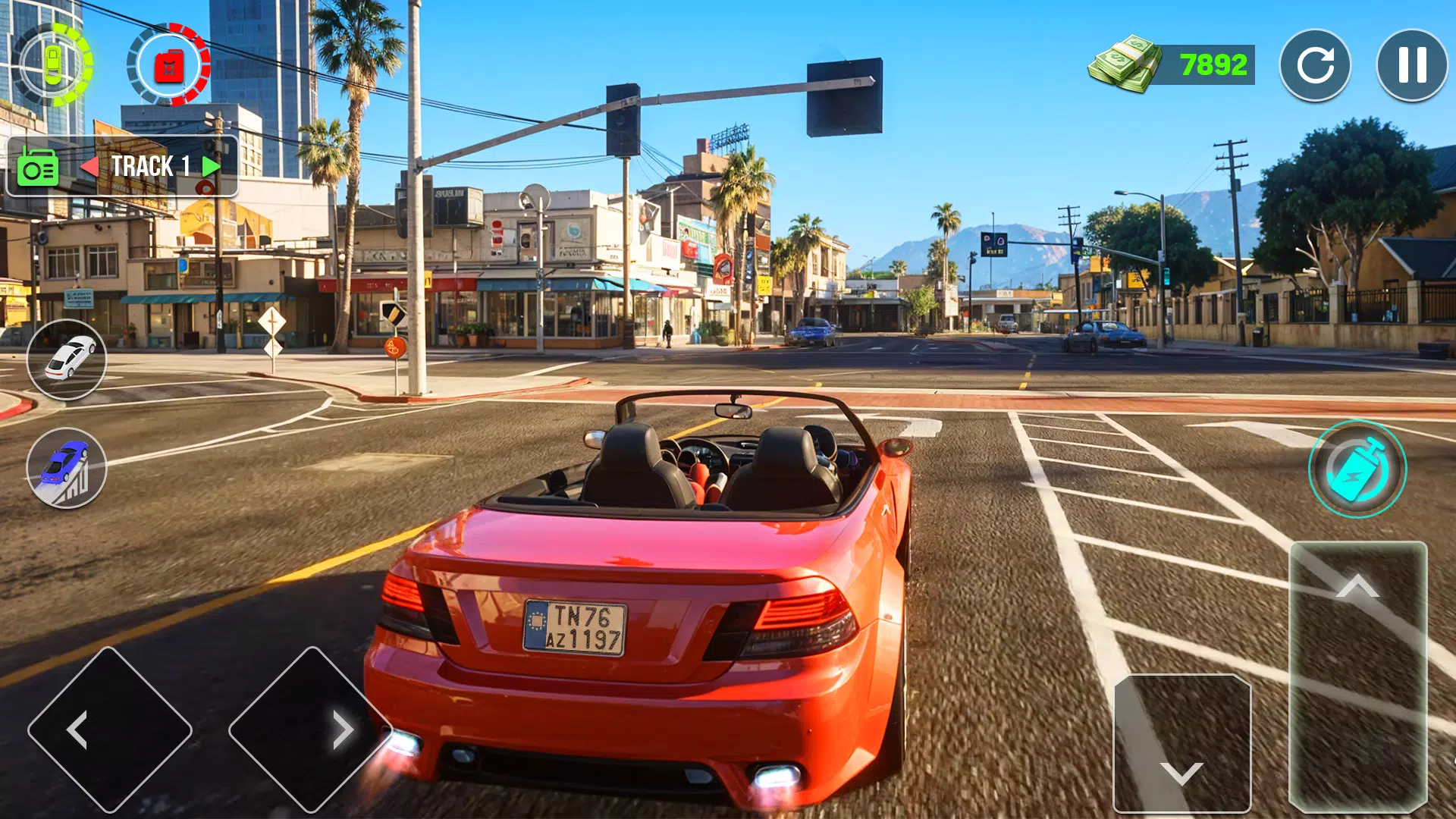Go to the previous track with the red arrow
Screen dimensions: 1456x819
pyautogui.click(x=92, y=165)
